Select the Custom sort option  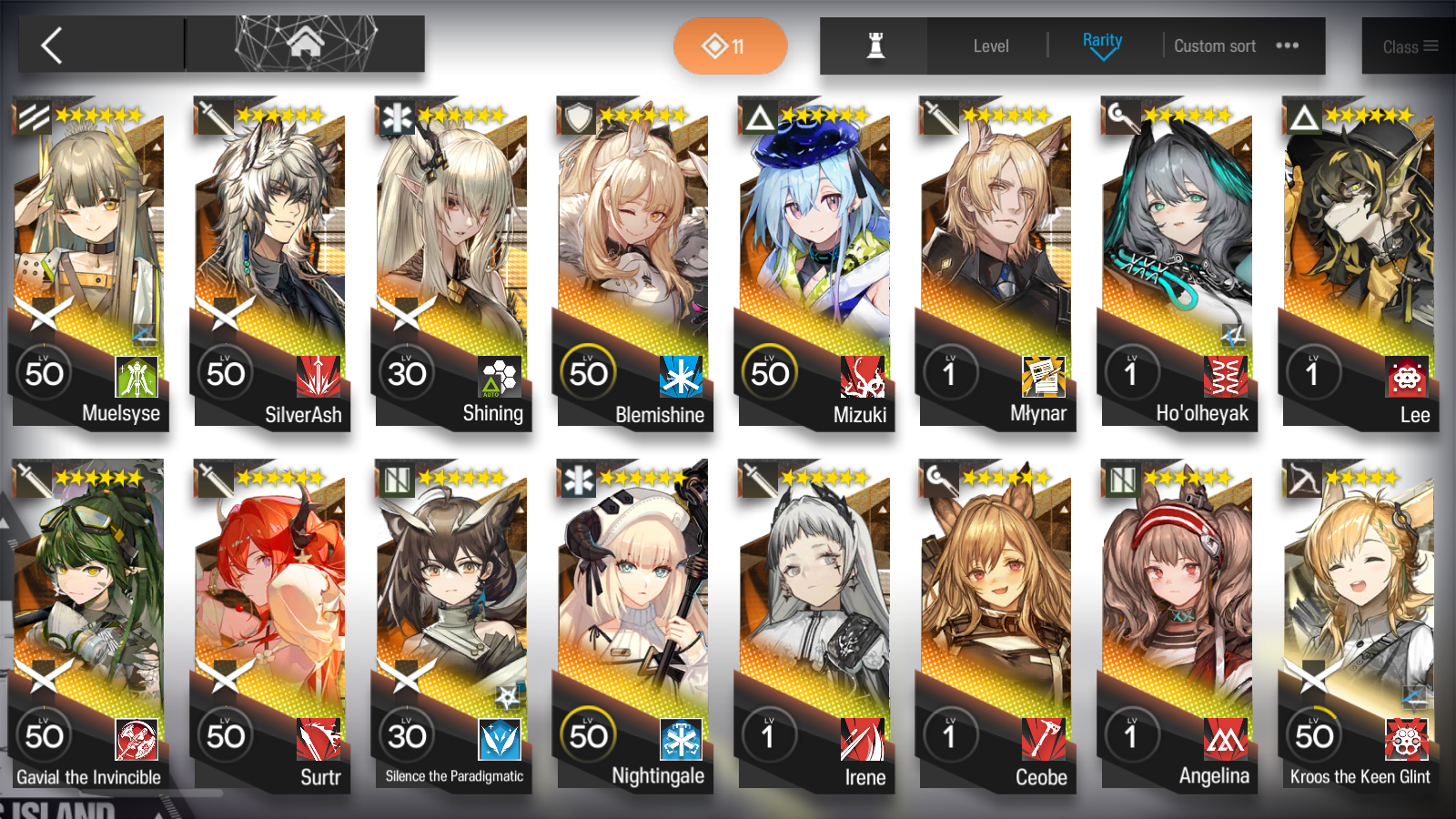[x=1215, y=45]
